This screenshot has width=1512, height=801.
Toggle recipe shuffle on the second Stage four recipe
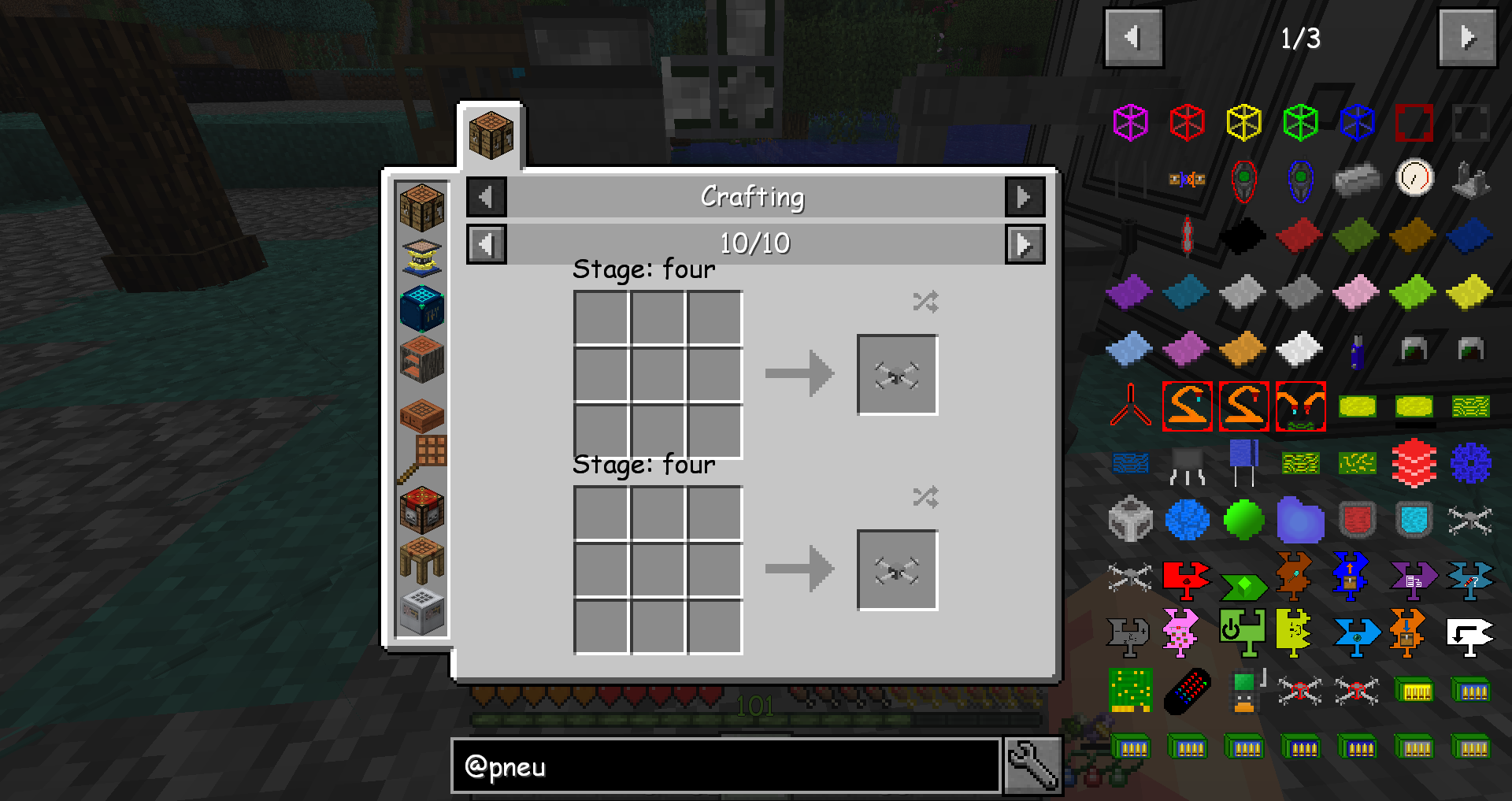(x=925, y=496)
